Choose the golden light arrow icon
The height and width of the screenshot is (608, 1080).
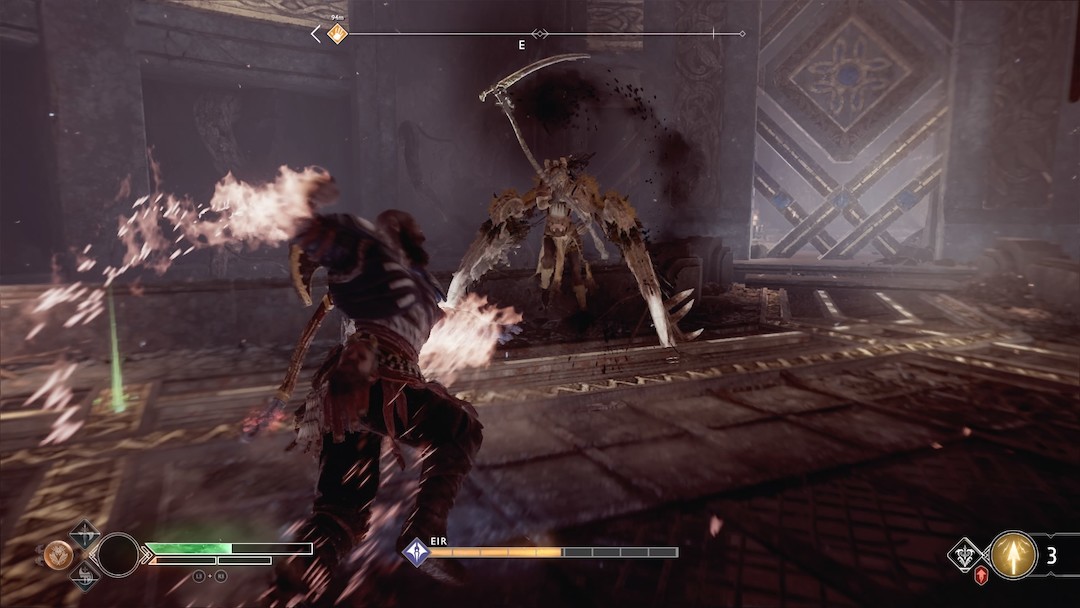click(1013, 555)
